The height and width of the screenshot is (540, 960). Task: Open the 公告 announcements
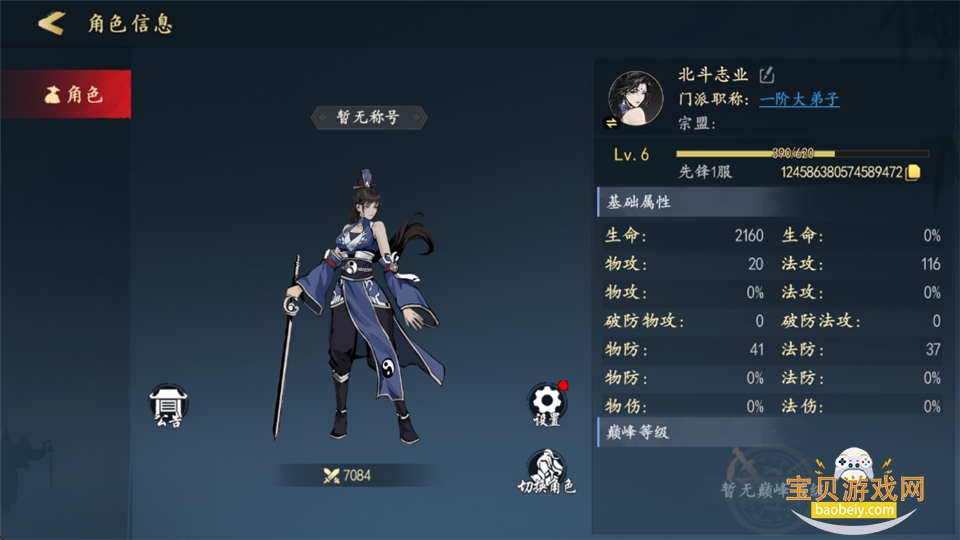coord(168,406)
